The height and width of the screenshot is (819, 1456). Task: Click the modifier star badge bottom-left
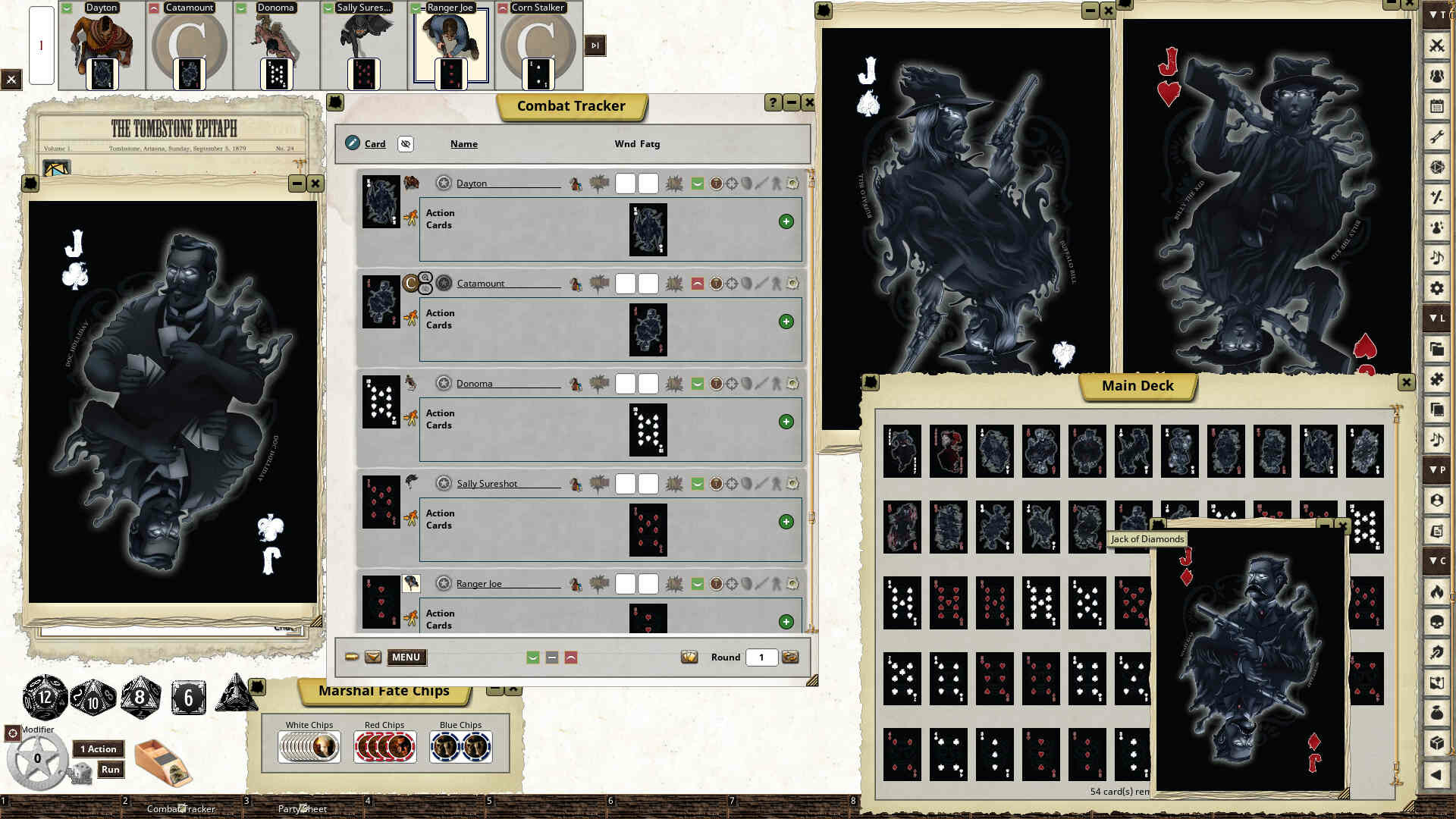point(36,757)
